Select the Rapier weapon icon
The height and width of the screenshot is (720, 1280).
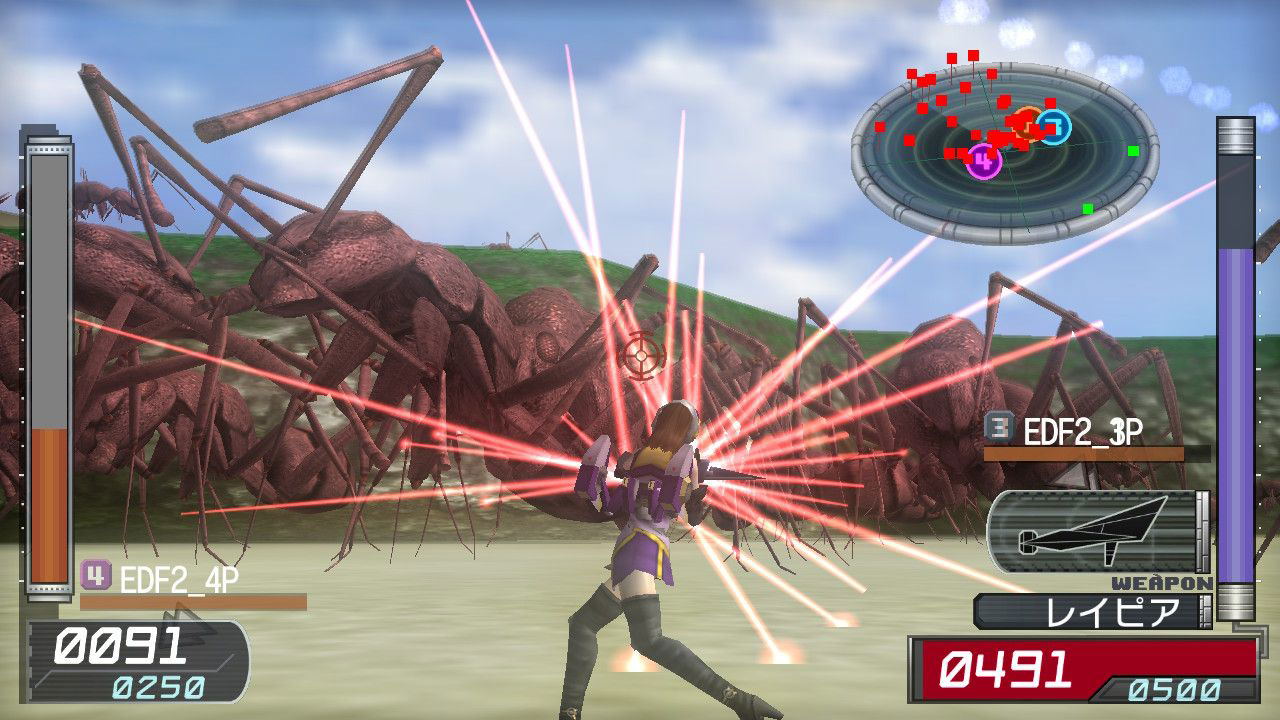coord(1094,531)
